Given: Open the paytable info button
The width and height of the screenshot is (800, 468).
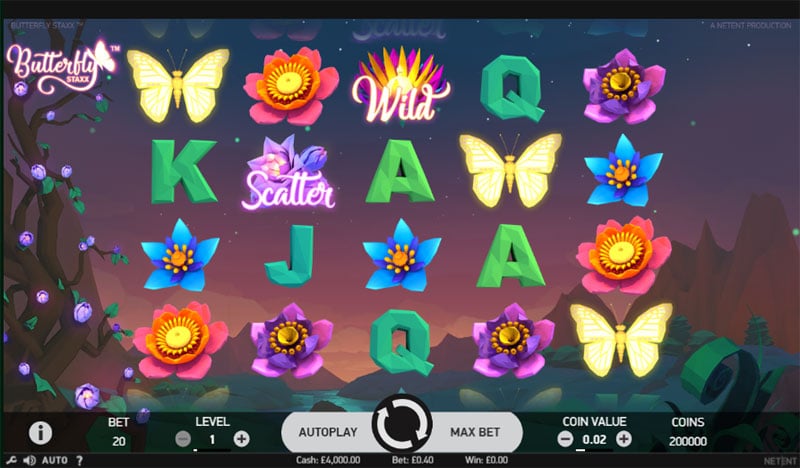Looking at the screenshot, I should coord(40,433).
